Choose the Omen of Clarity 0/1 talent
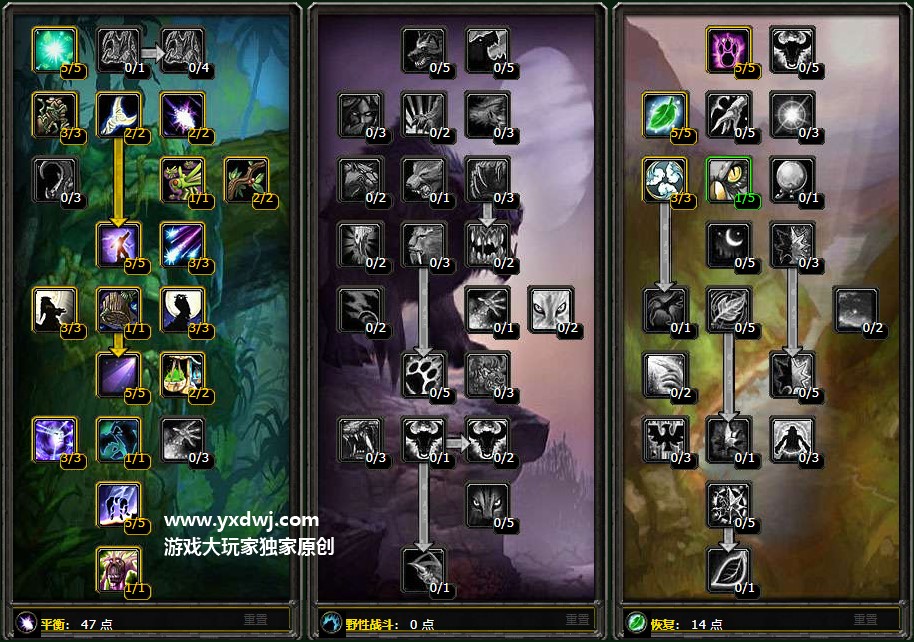The image size is (914, 642). 791,179
